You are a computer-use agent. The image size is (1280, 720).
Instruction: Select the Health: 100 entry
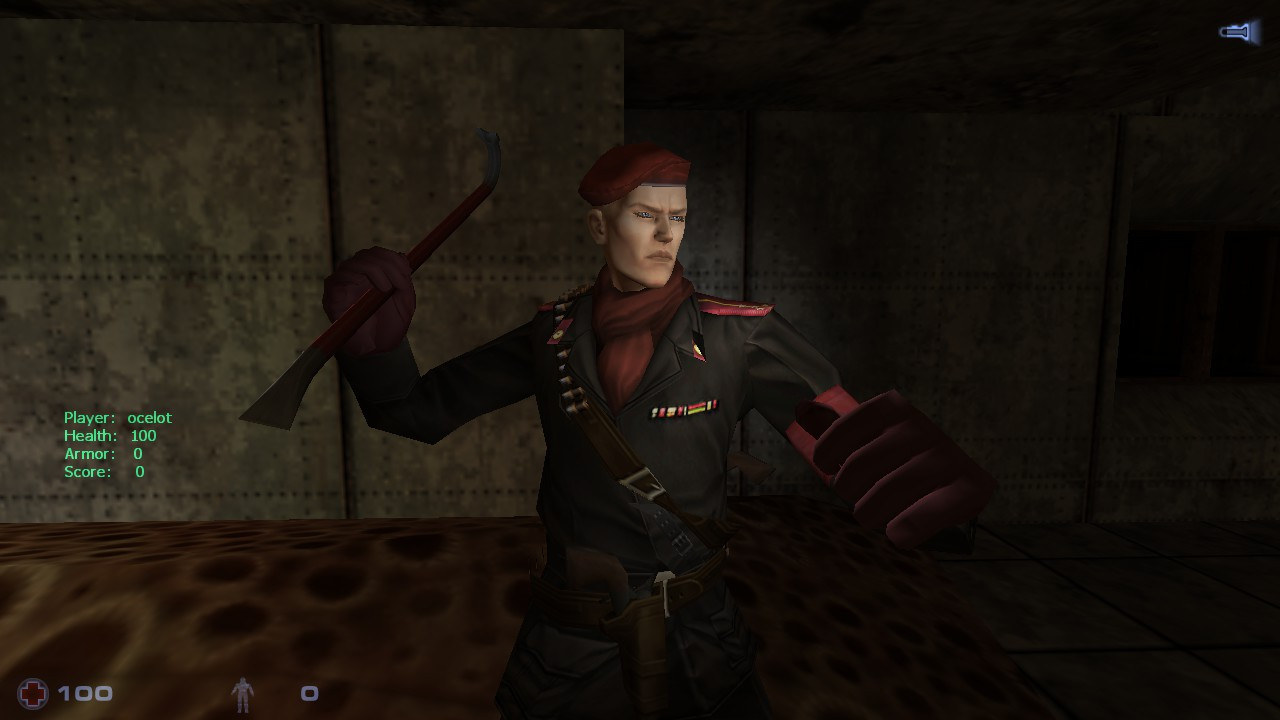[x=110, y=435]
